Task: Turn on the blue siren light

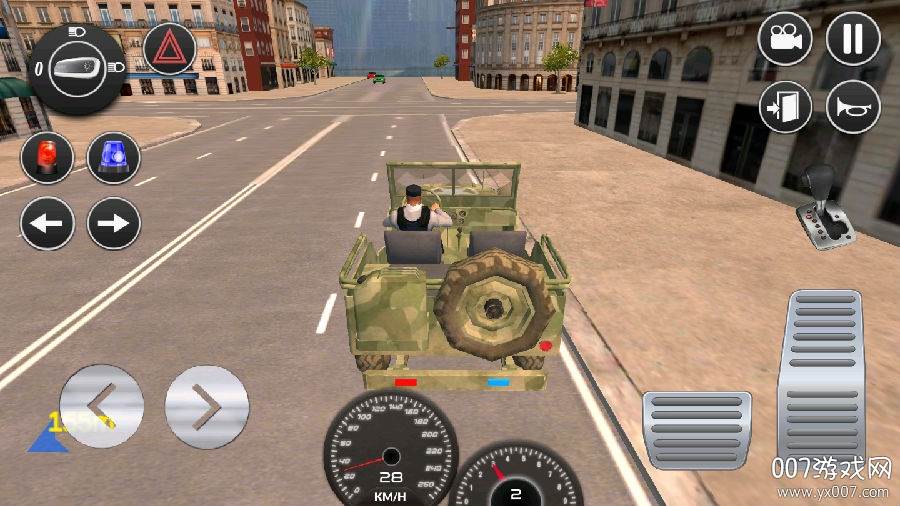Action: point(114,158)
